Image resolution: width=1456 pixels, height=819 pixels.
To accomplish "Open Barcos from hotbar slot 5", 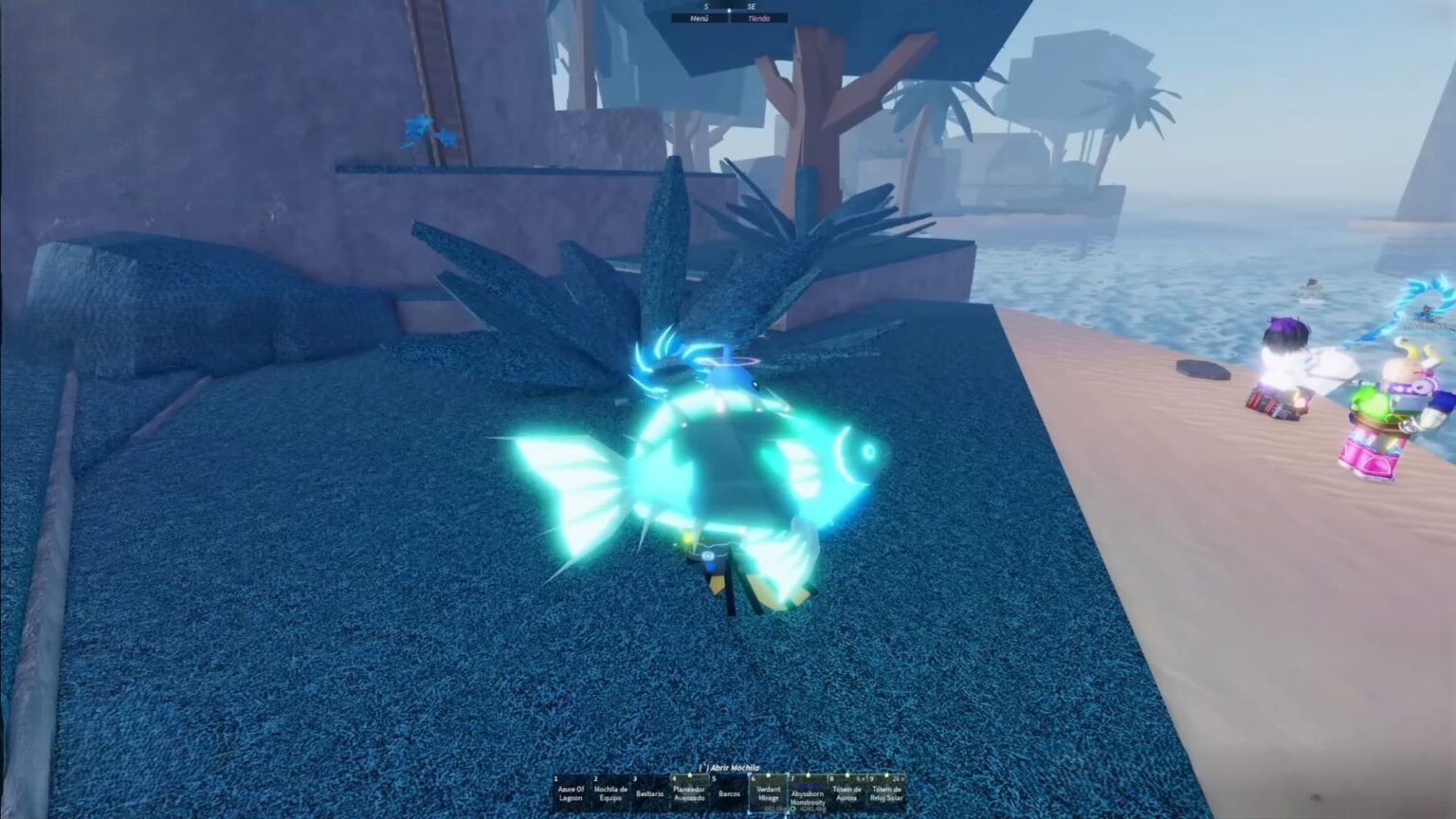I will coord(729,793).
